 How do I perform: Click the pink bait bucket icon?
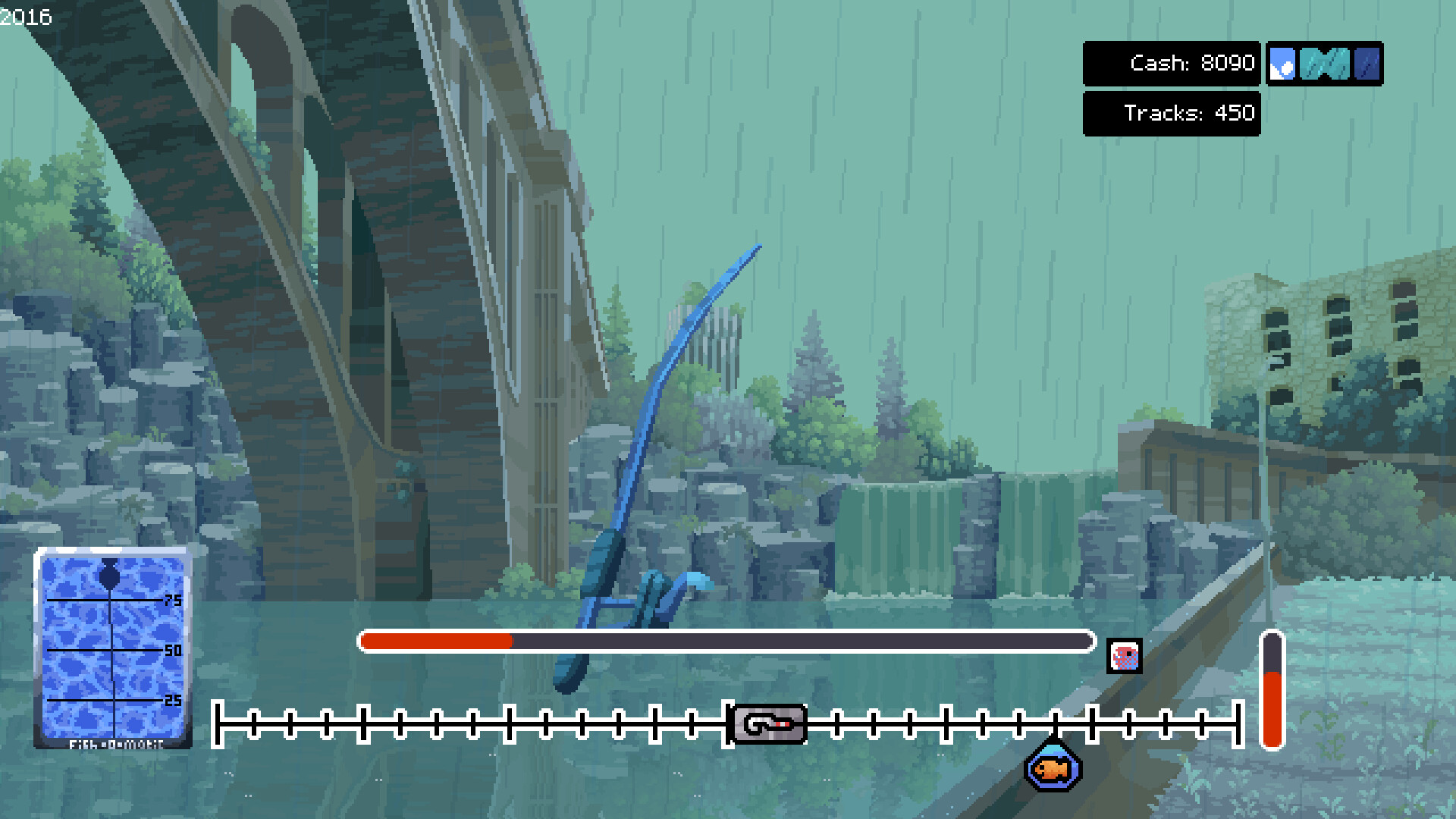pos(1123,655)
